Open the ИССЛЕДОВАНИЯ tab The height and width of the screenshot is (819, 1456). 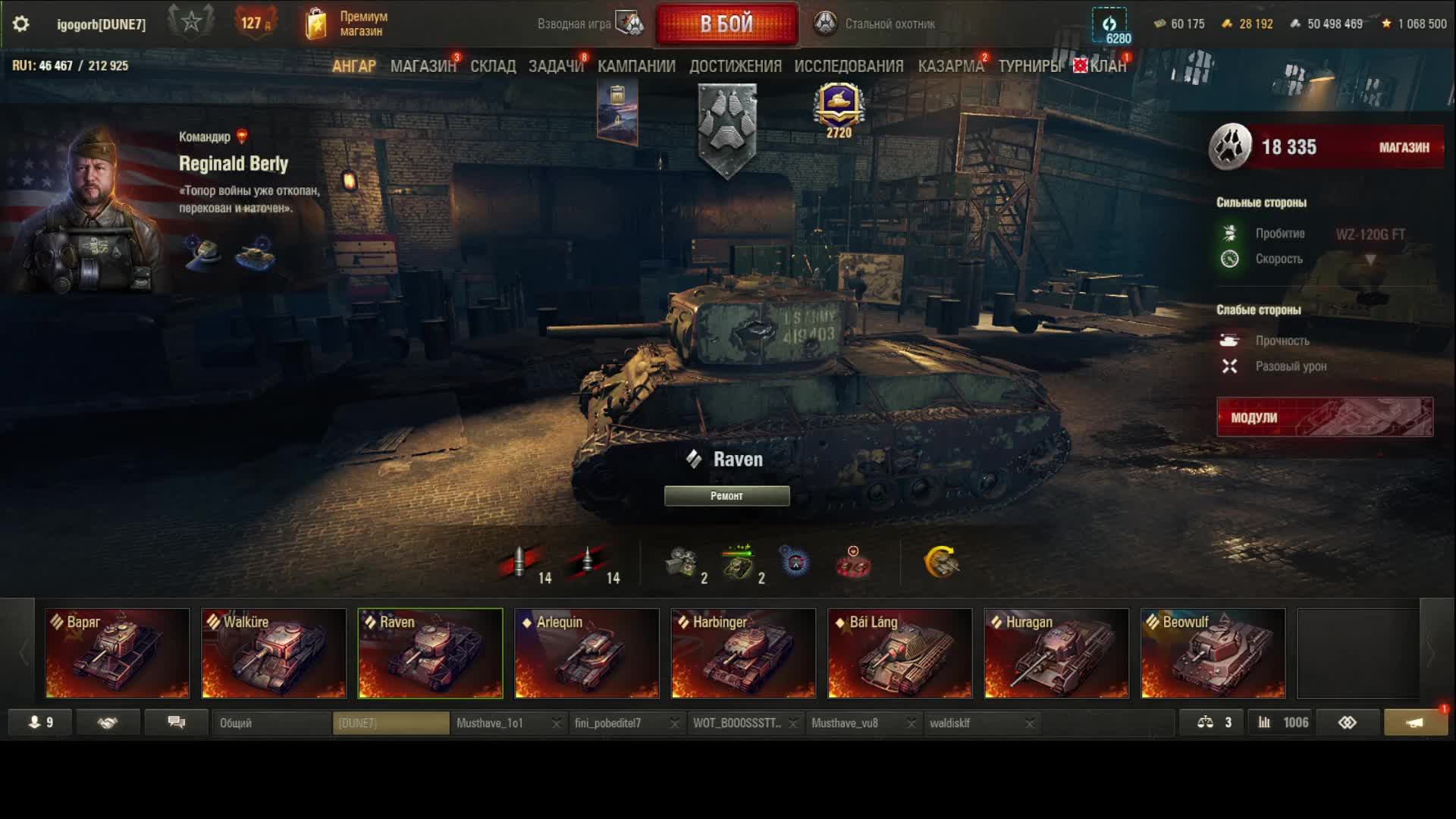(x=849, y=67)
